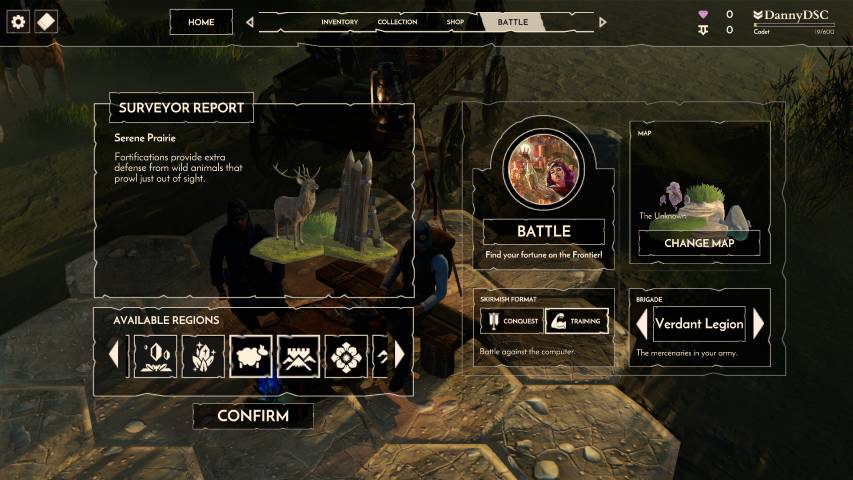The image size is (853, 480).
Task: Select the fortified mountain region icon
Action: [x=298, y=355]
